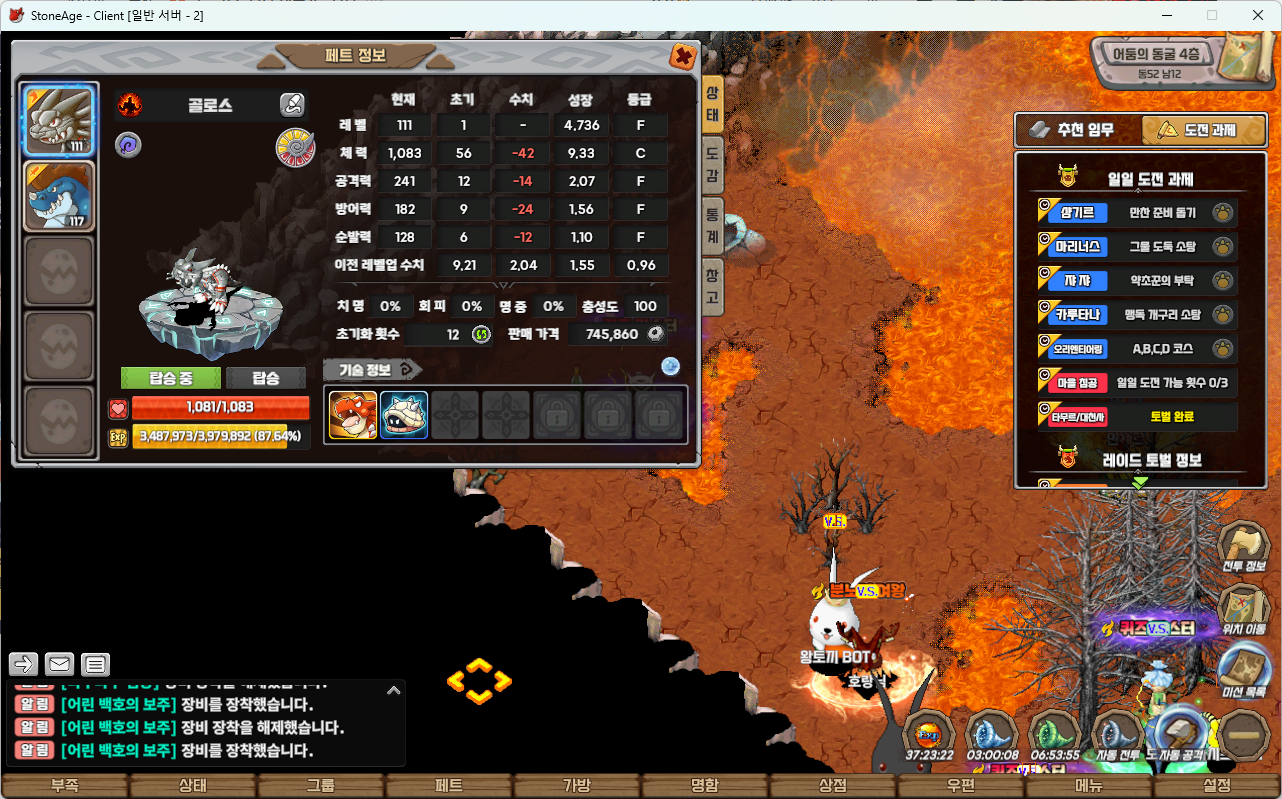This screenshot has width=1282, height=799.
Task: Rename the pet 골로스 with the edit icon
Action: [x=291, y=104]
